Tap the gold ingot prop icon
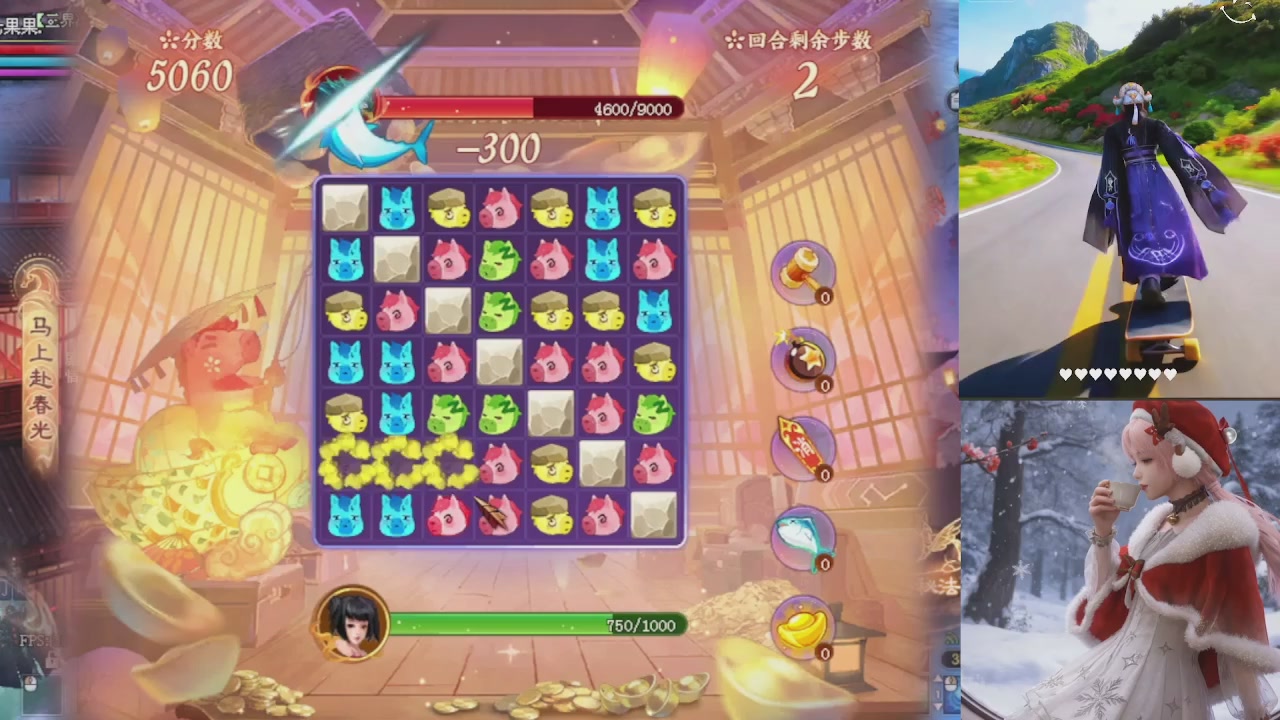This screenshot has width=1280, height=720. 801,625
